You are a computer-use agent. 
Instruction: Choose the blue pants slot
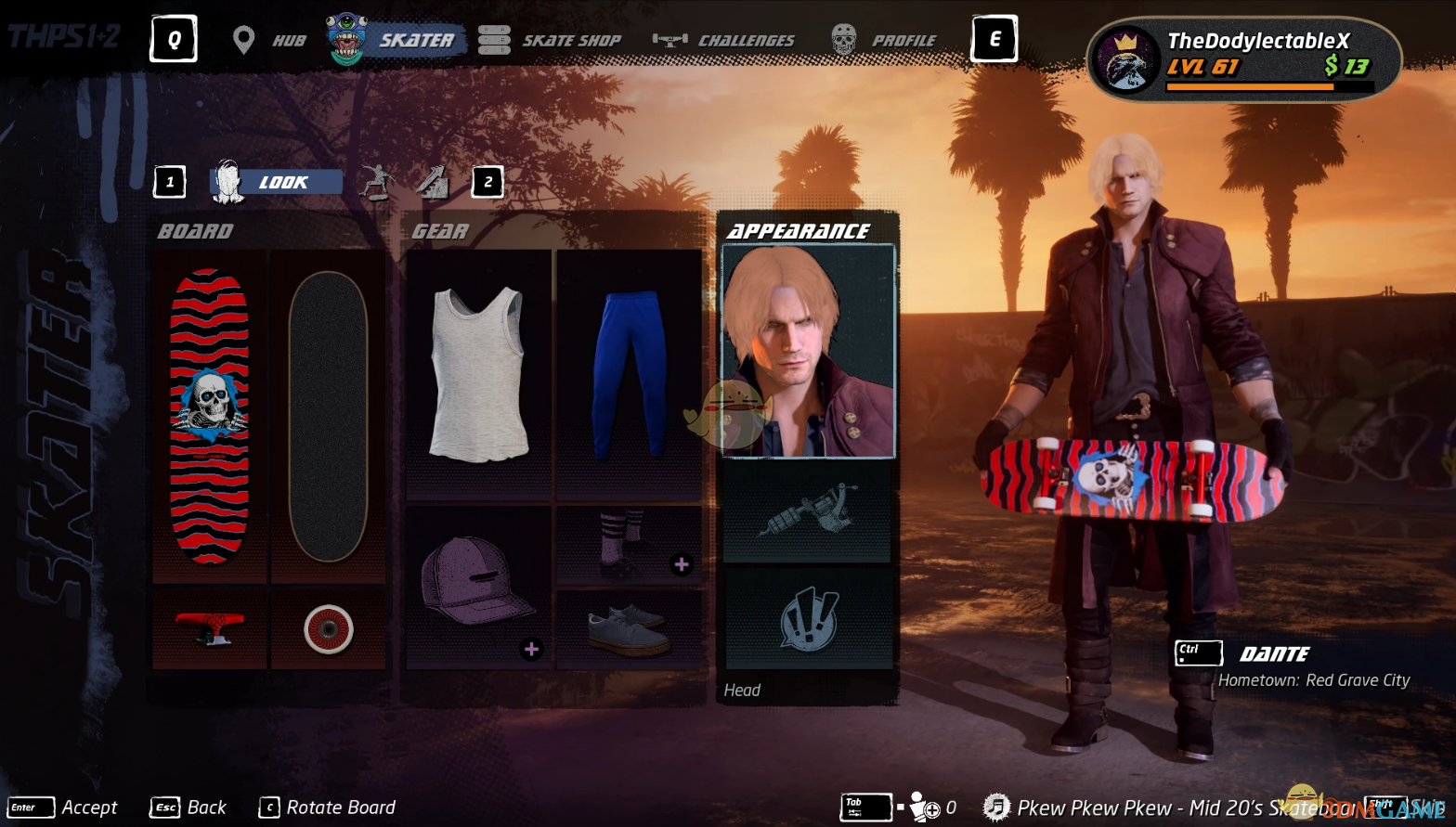(629, 374)
